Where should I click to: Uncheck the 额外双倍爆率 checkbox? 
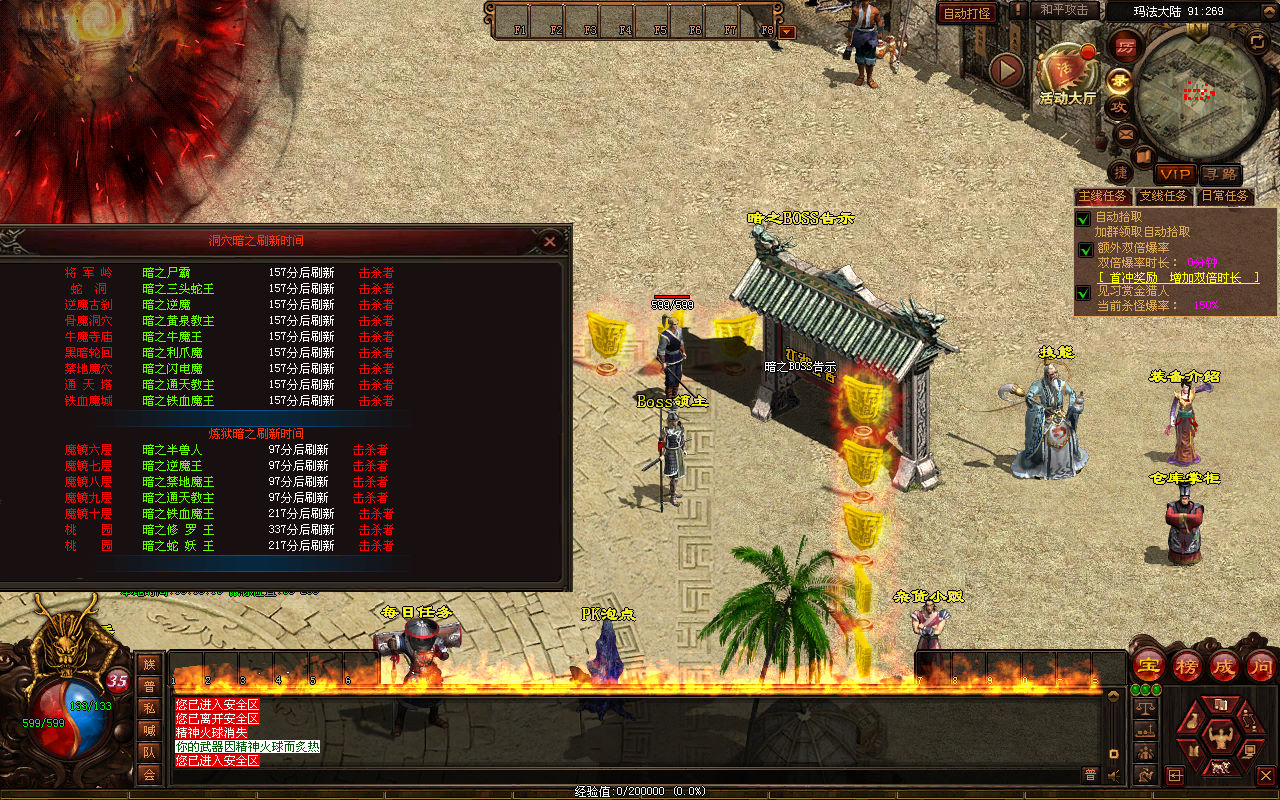tap(1085, 250)
